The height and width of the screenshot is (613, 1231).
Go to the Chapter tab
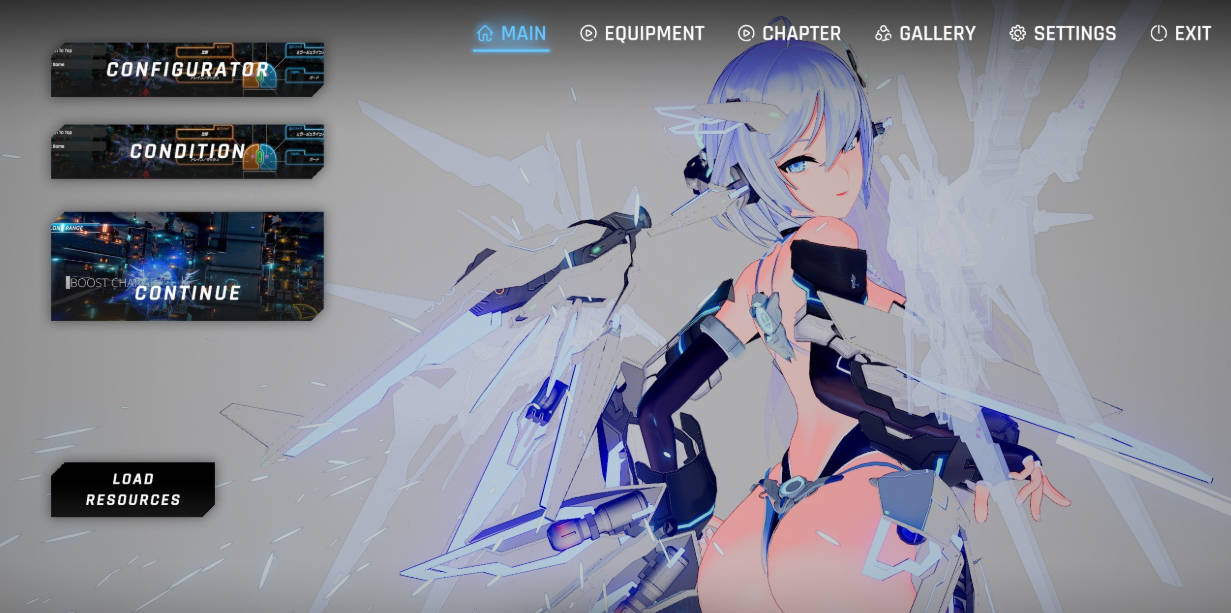click(789, 33)
